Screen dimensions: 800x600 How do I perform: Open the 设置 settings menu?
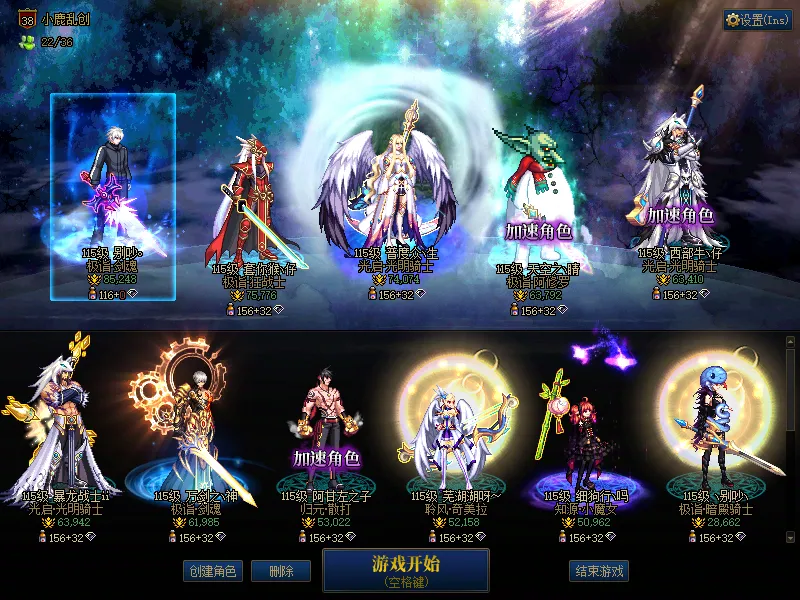[758, 19]
